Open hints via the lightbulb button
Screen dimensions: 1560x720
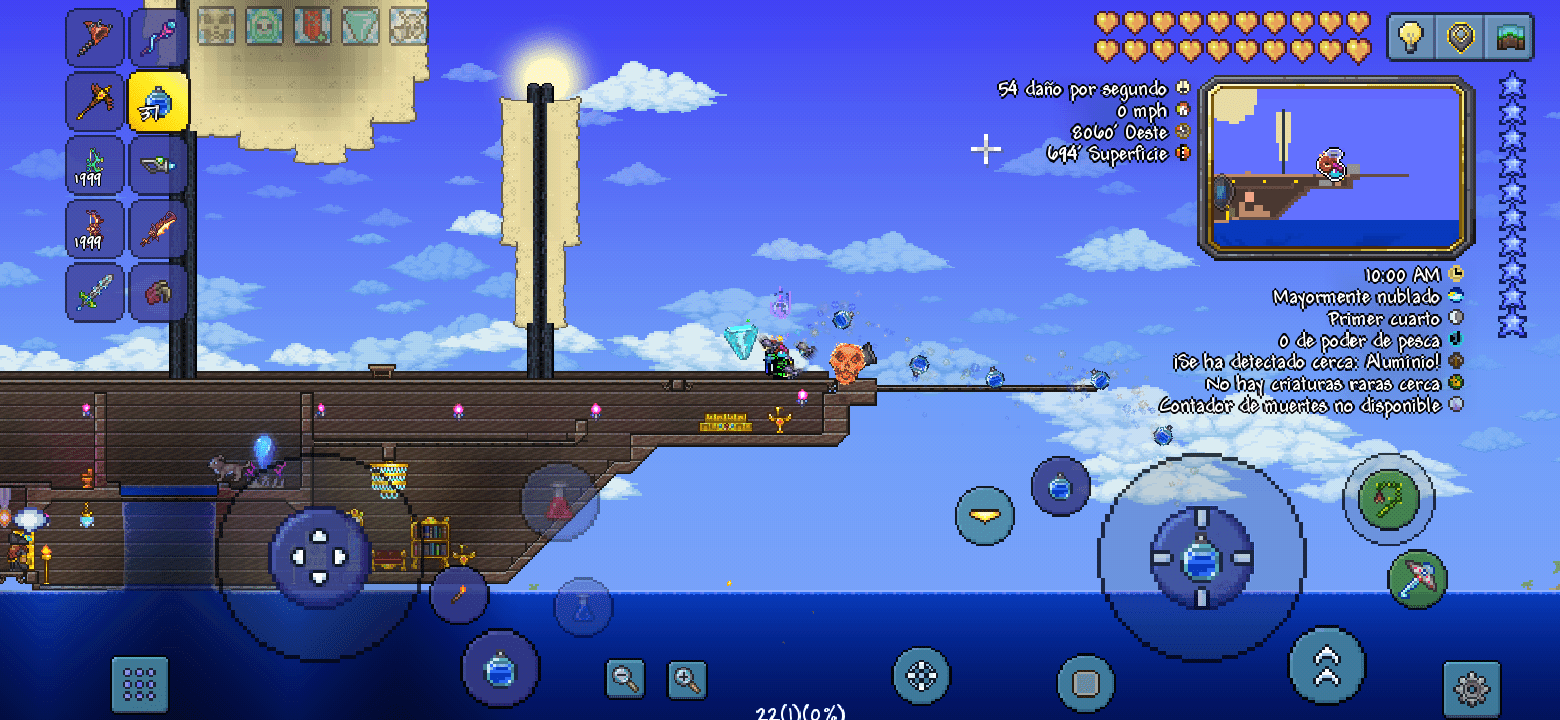coord(1410,37)
